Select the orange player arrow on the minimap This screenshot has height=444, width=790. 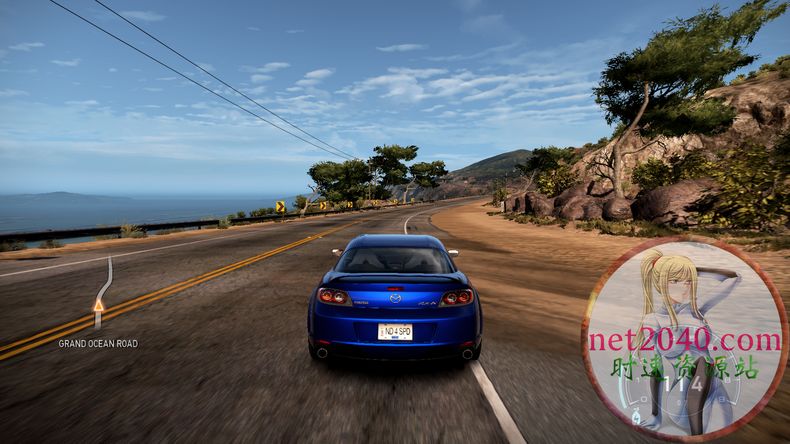[x=98, y=304]
